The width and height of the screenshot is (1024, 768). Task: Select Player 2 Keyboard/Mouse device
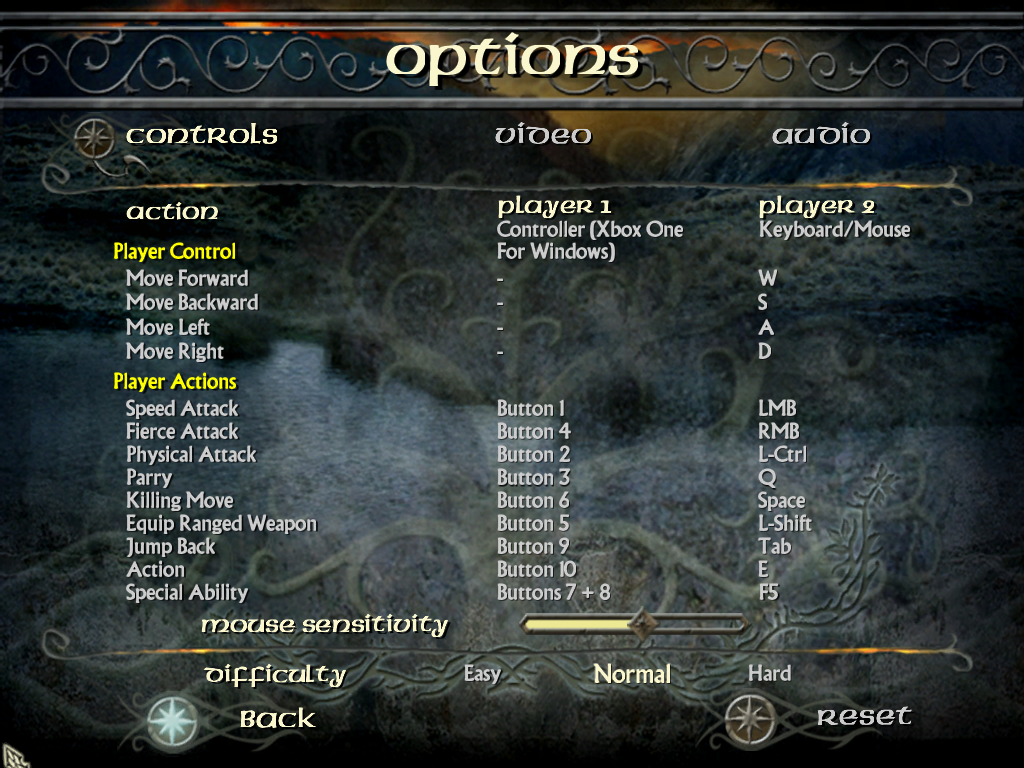click(x=834, y=229)
